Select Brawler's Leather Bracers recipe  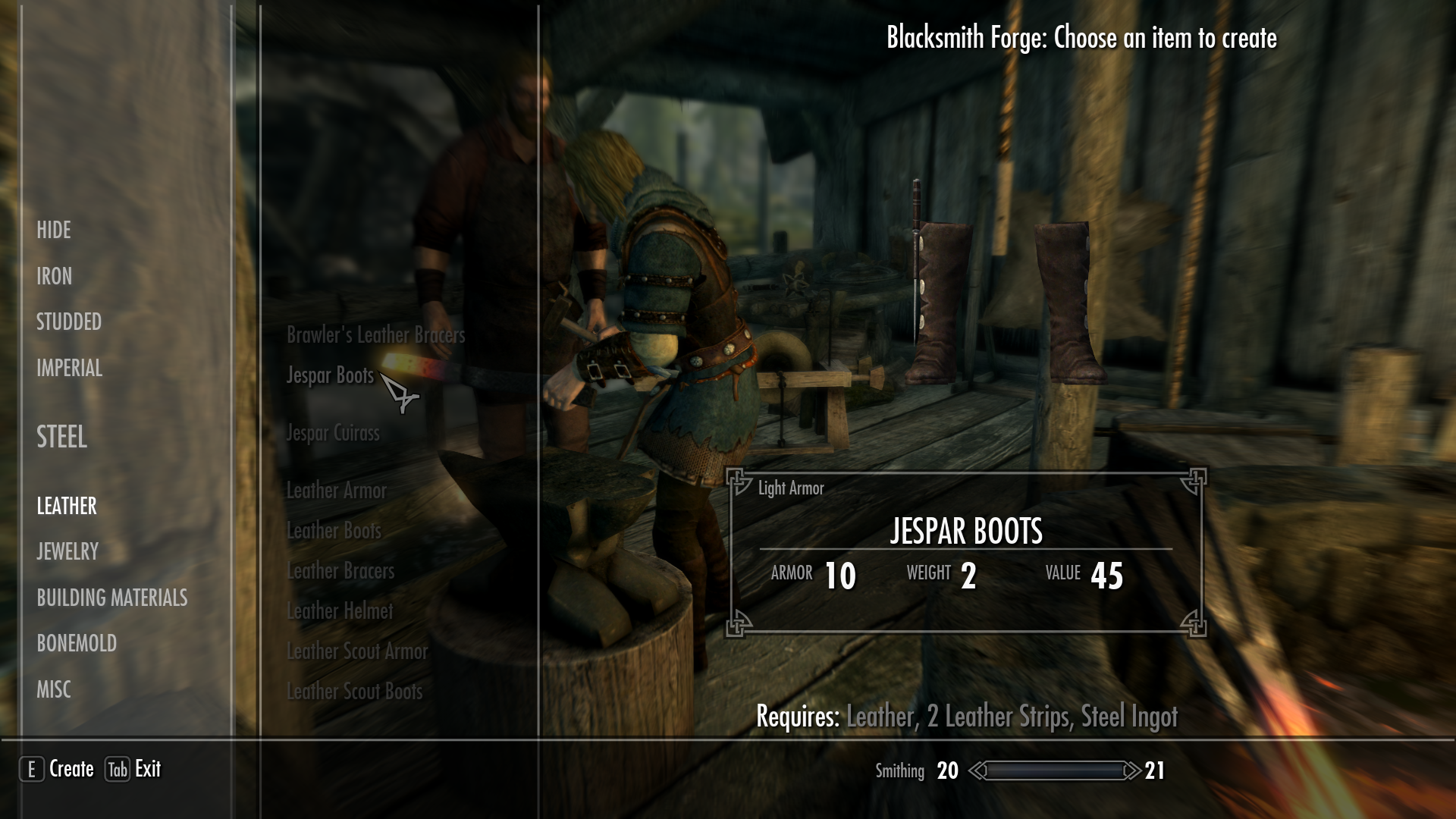point(376,336)
